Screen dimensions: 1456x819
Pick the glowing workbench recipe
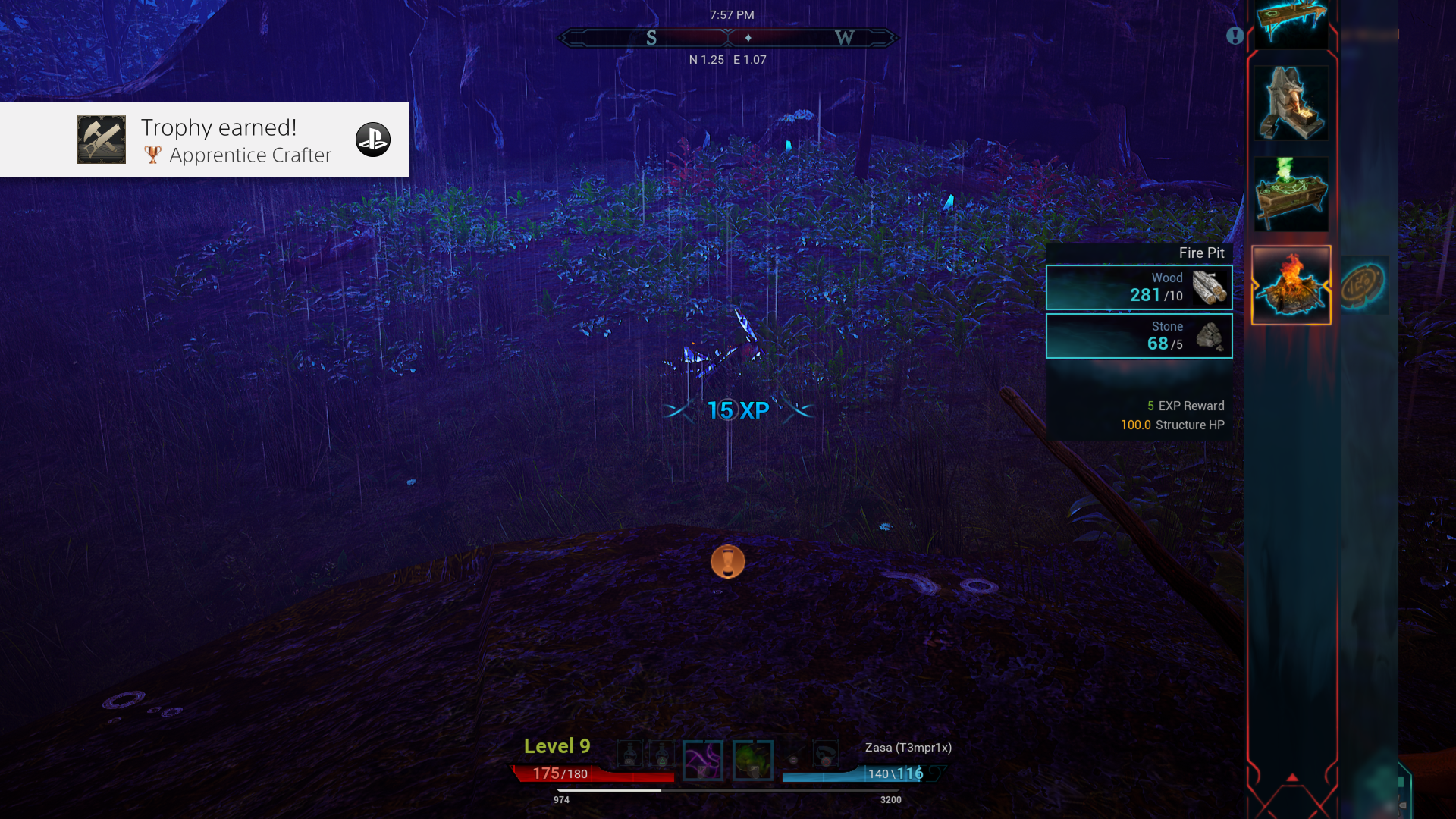[1291, 23]
